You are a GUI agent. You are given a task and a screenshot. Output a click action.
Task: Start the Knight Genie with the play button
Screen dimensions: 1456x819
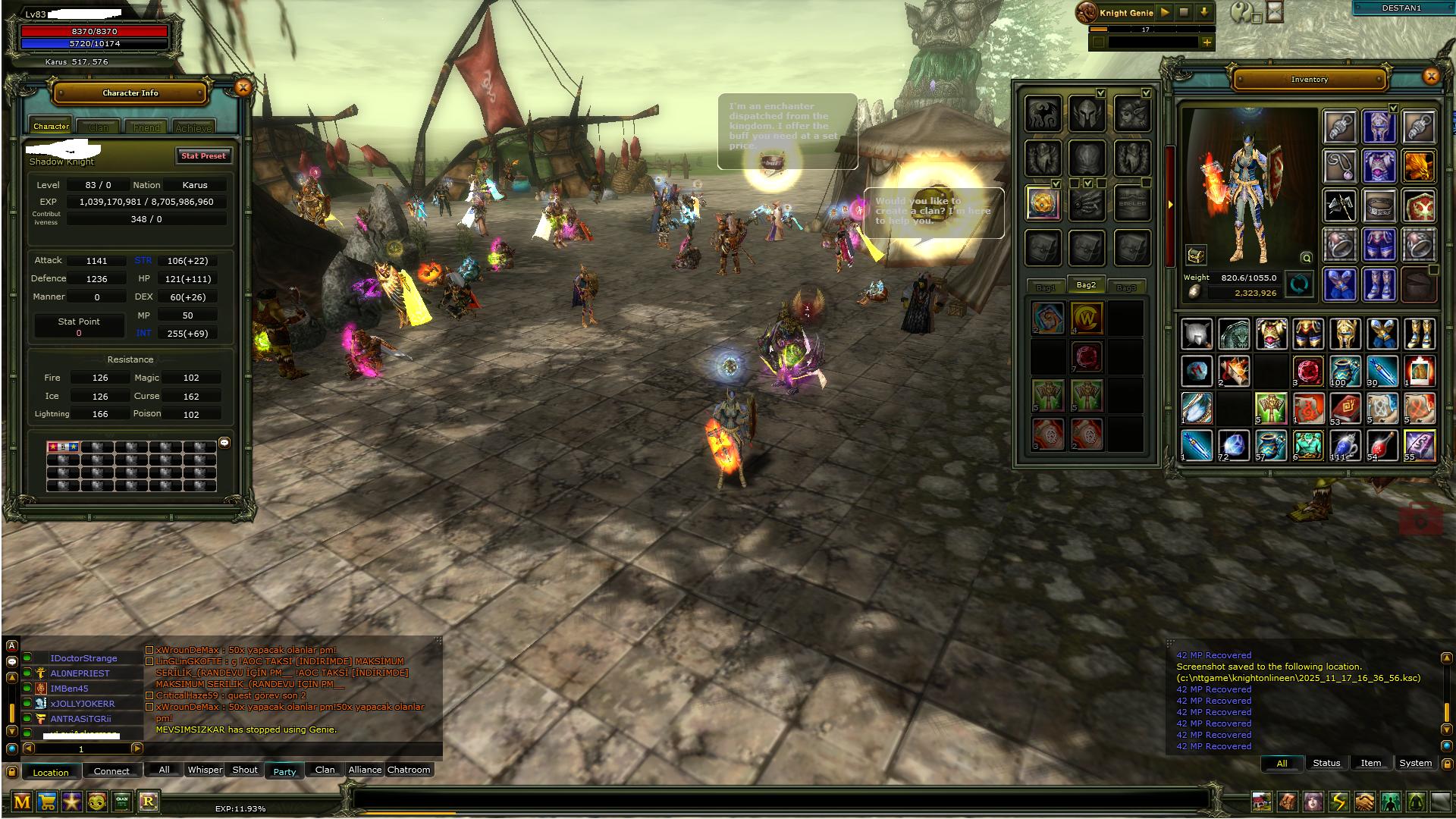(1165, 12)
